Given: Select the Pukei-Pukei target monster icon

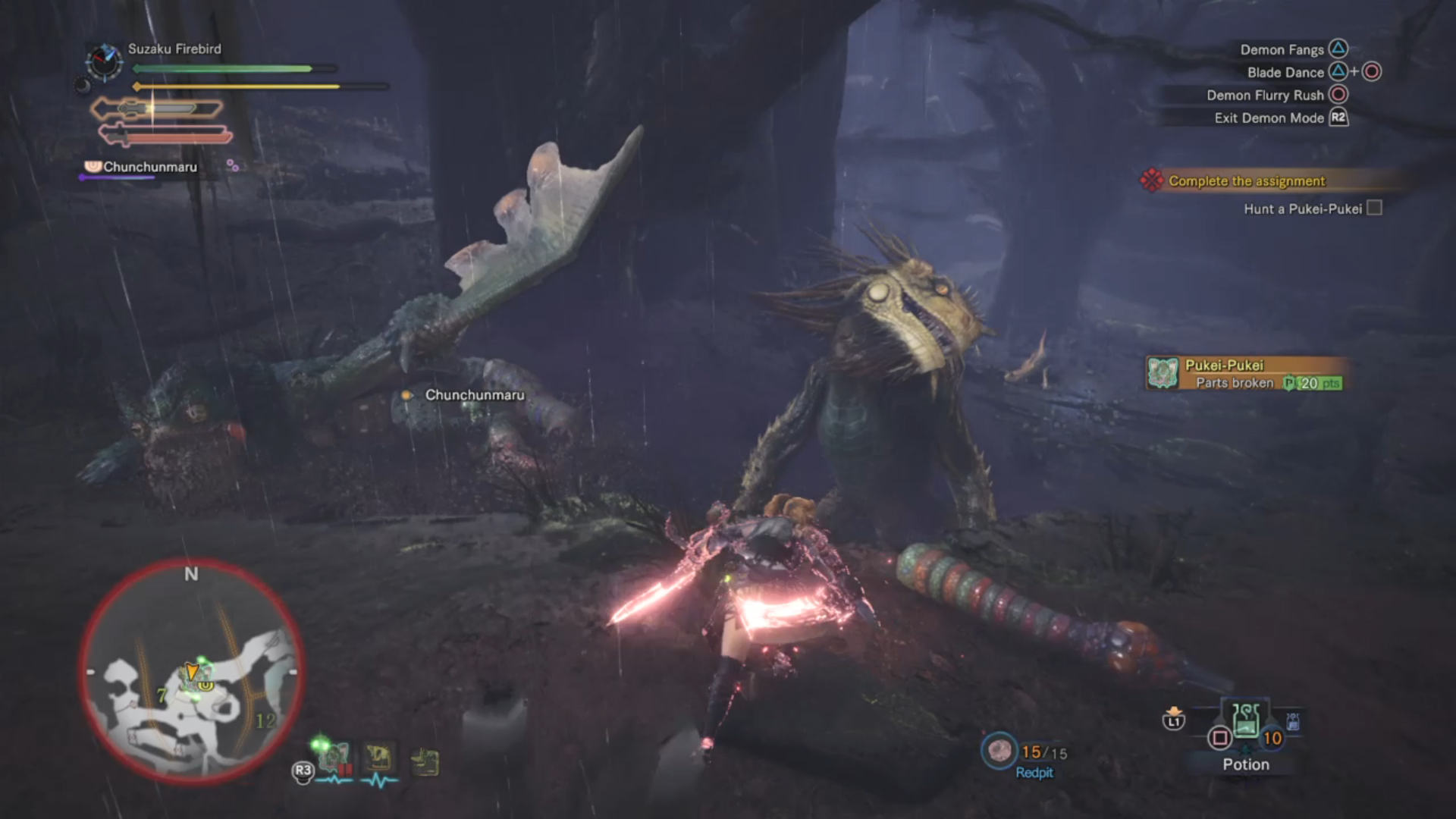Looking at the screenshot, I should [334, 757].
